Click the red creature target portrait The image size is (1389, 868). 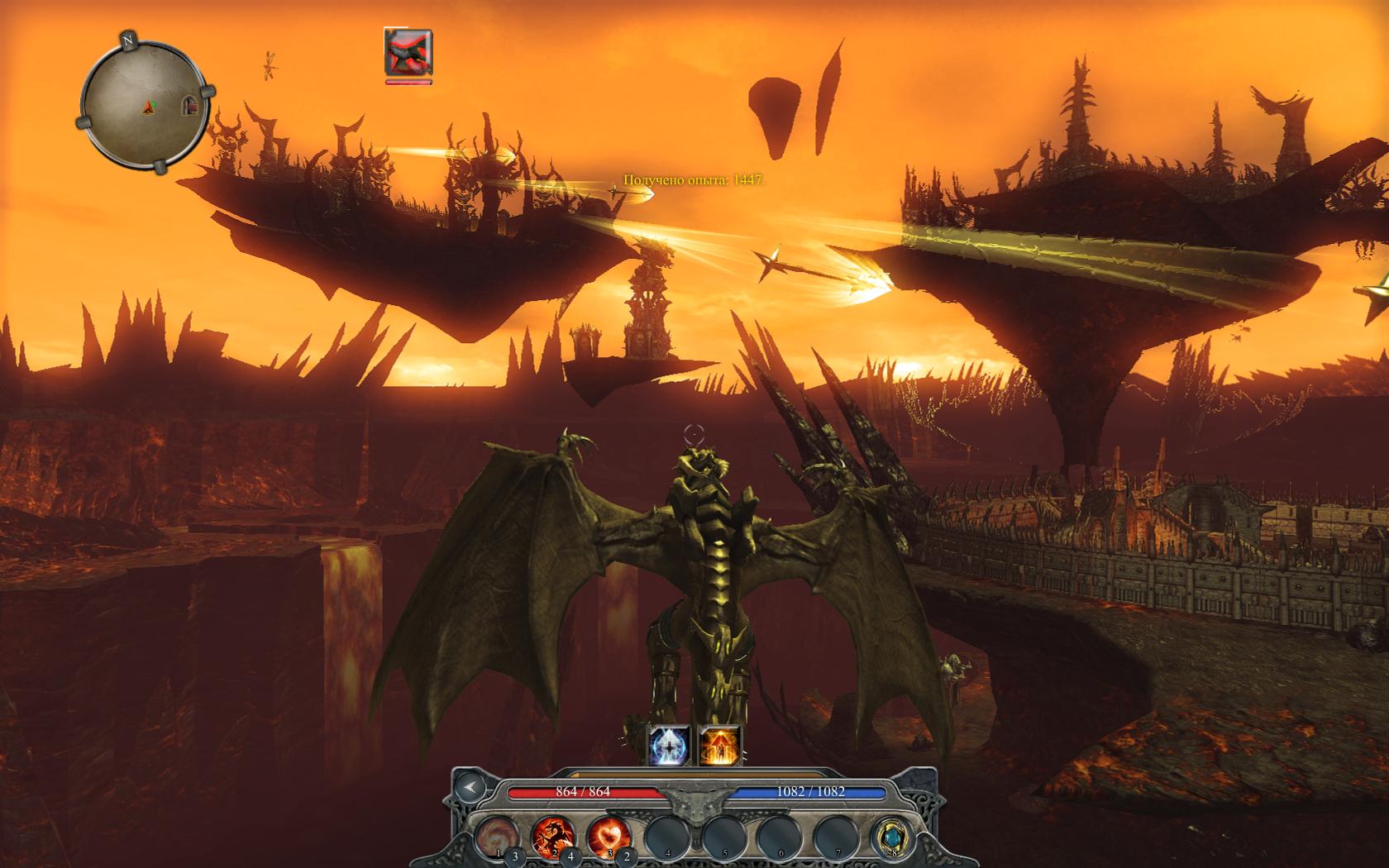[x=408, y=52]
